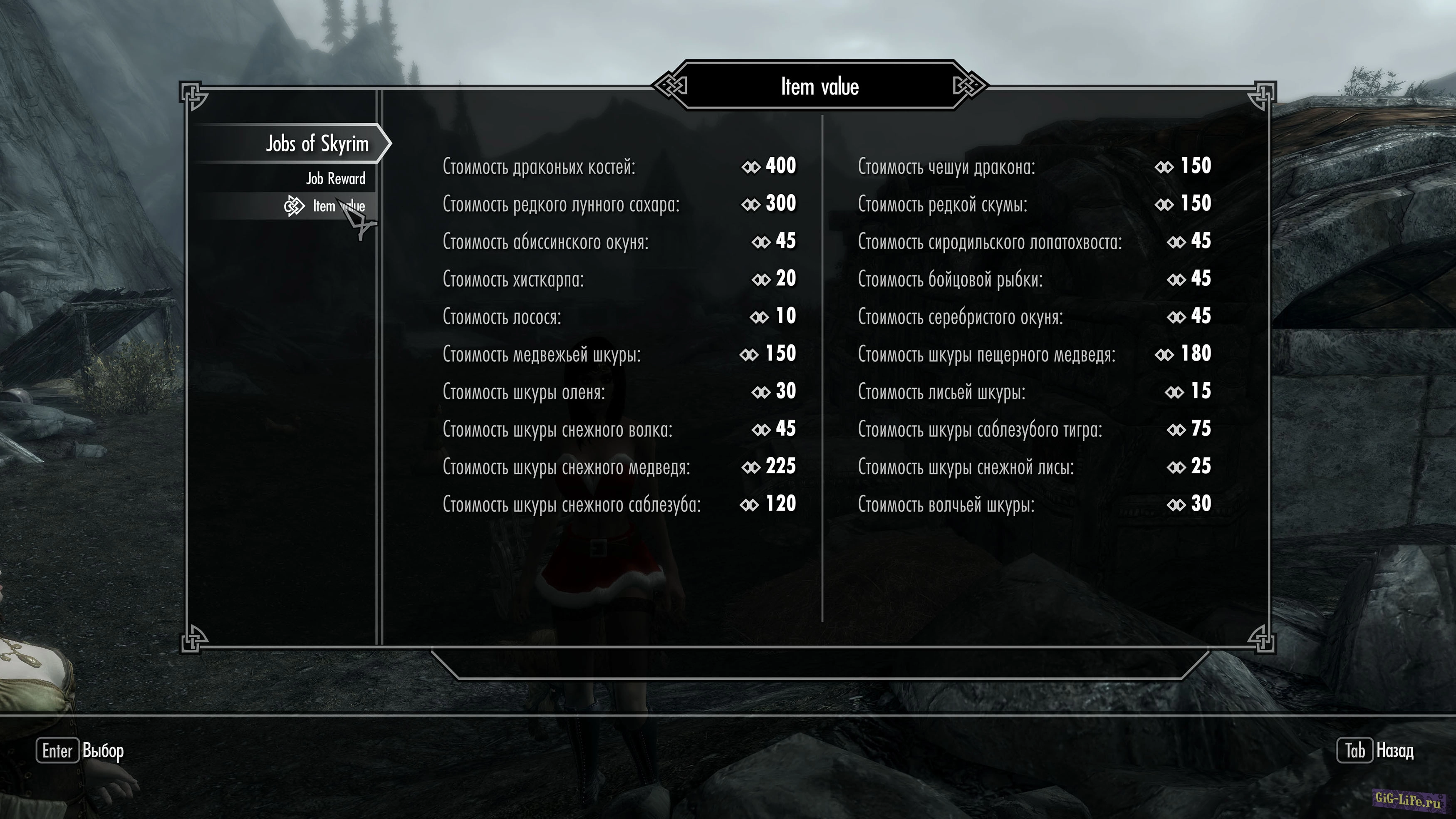Image resolution: width=1456 pixels, height=819 pixels.
Task: Edit the Cyrodilic spadetail price
Action: click(1034, 241)
